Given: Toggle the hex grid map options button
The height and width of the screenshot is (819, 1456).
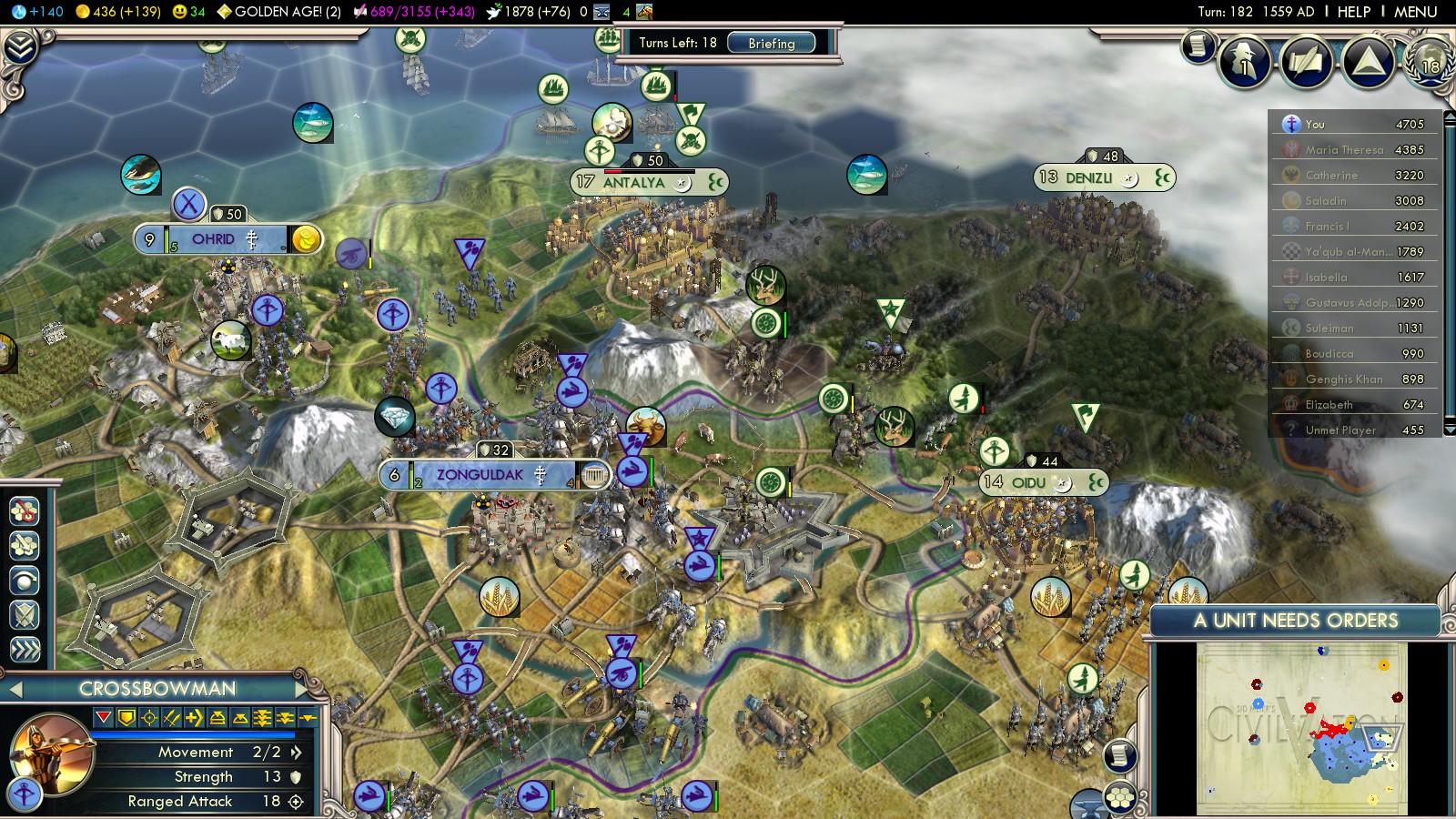Looking at the screenshot, I should tap(1120, 798).
